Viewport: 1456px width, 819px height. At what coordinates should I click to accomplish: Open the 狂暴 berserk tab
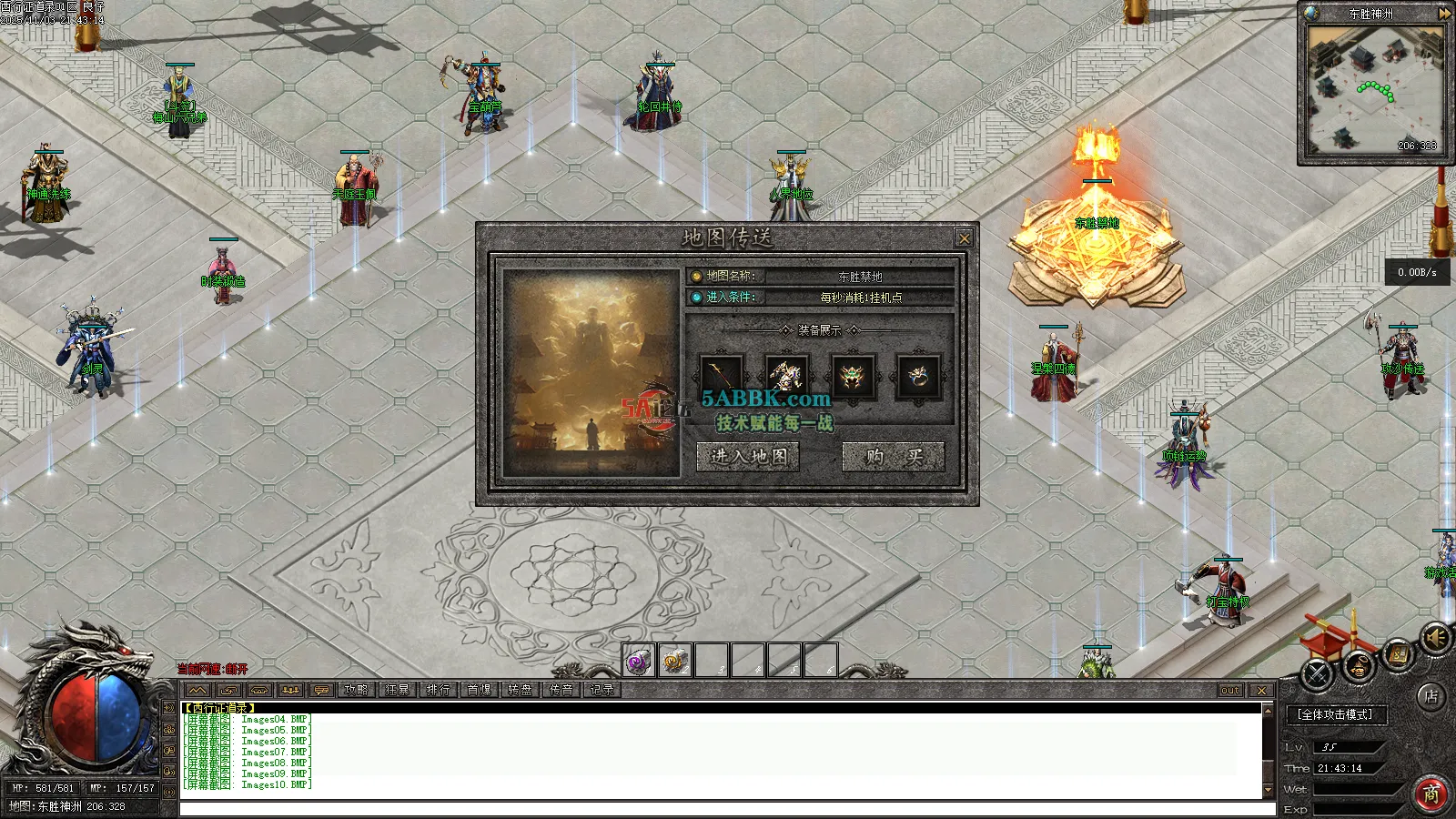pyautogui.click(x=398, y=690)
